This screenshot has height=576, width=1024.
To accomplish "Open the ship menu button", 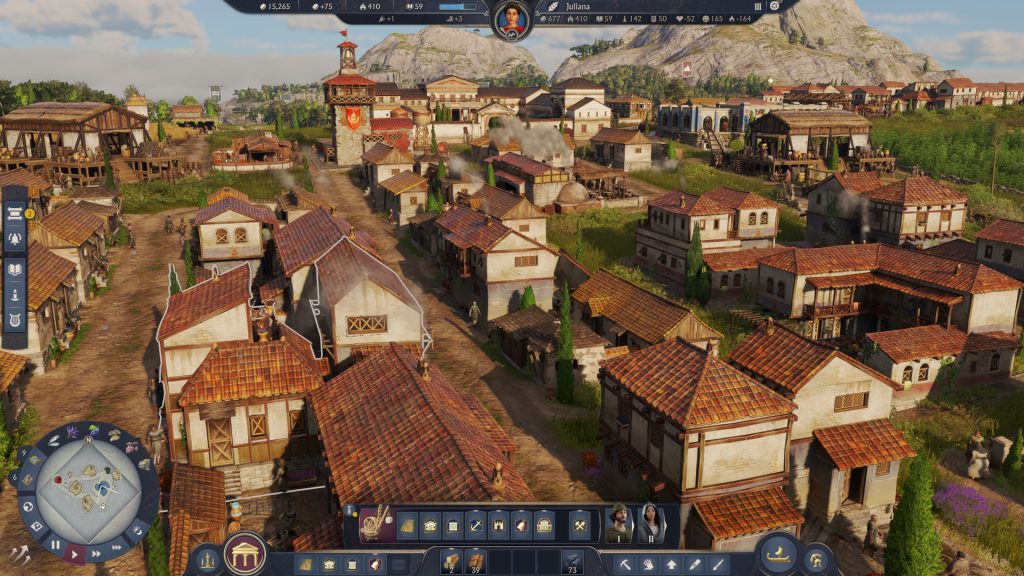I will 777,554.
